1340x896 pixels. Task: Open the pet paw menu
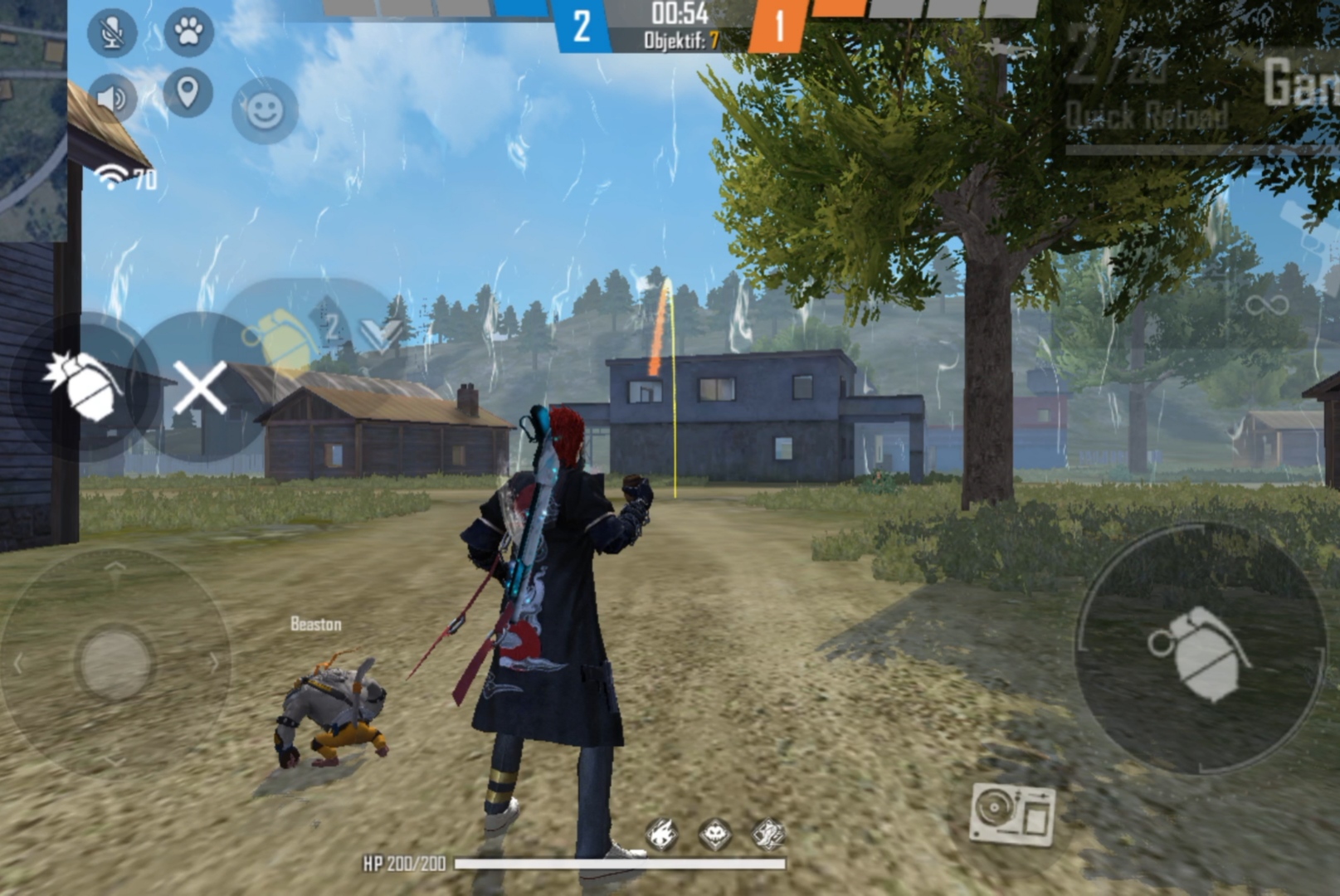[x=188, y=32]
